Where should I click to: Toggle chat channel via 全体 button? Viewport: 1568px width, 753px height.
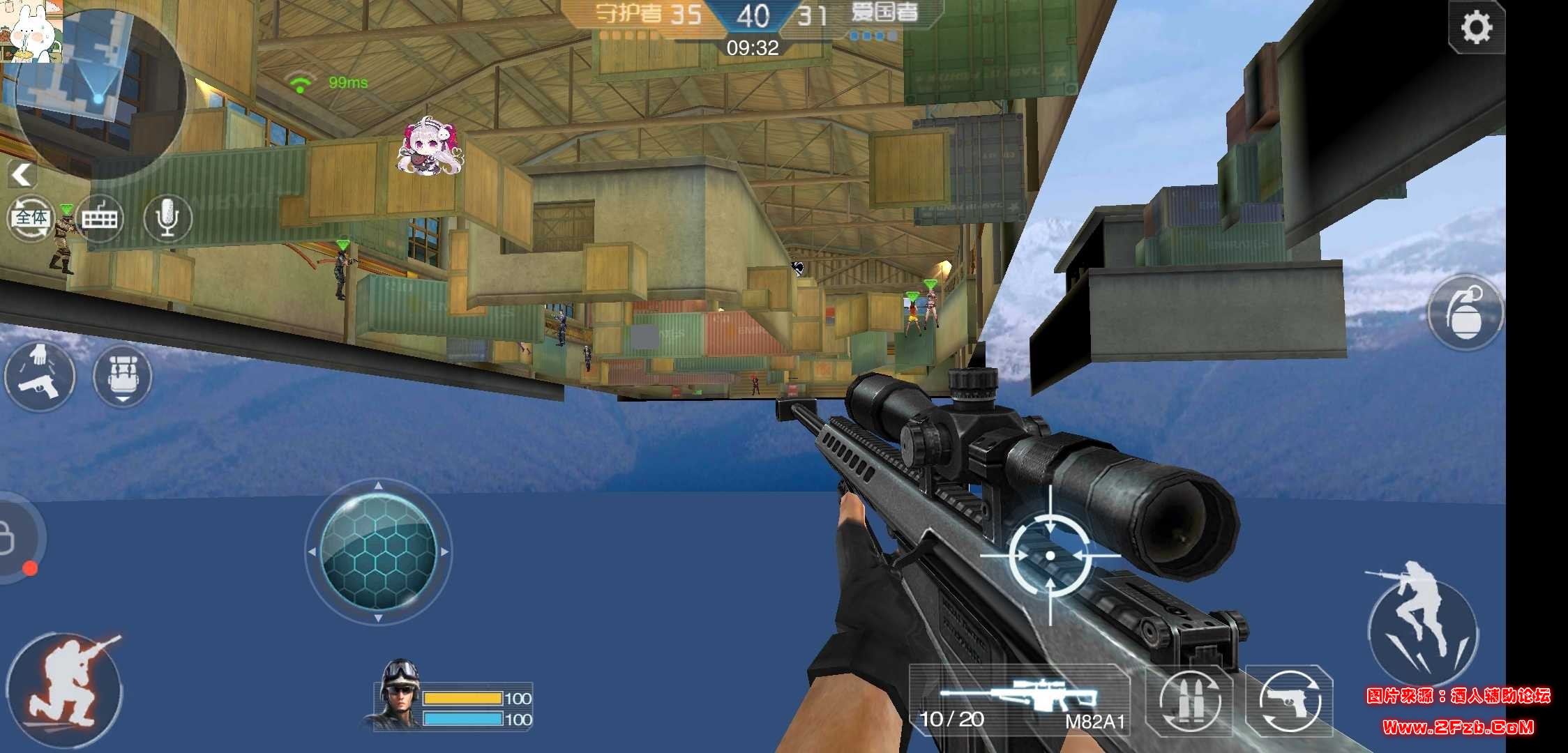point(29,218)
